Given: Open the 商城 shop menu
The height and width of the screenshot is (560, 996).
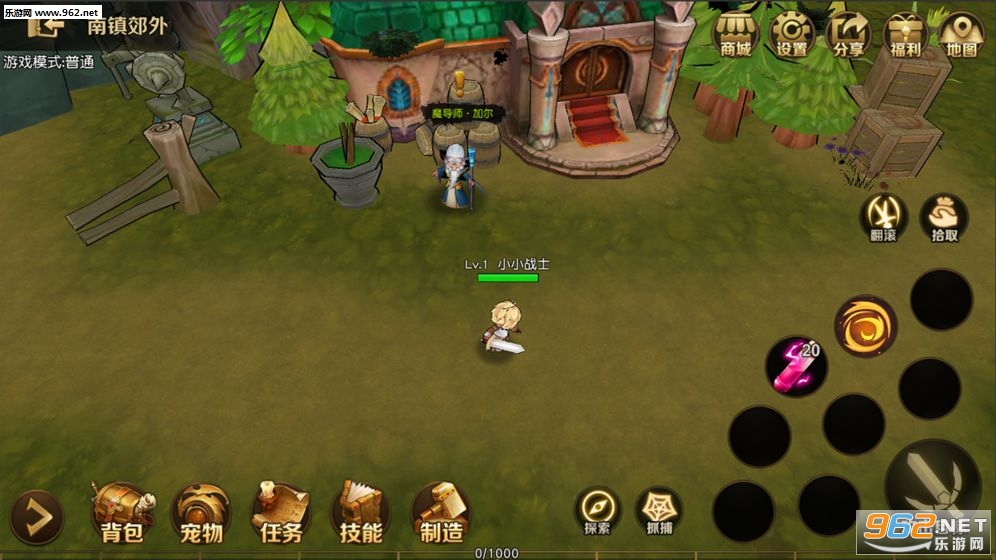Looking at the screenshot, I should tap(735, 33).
